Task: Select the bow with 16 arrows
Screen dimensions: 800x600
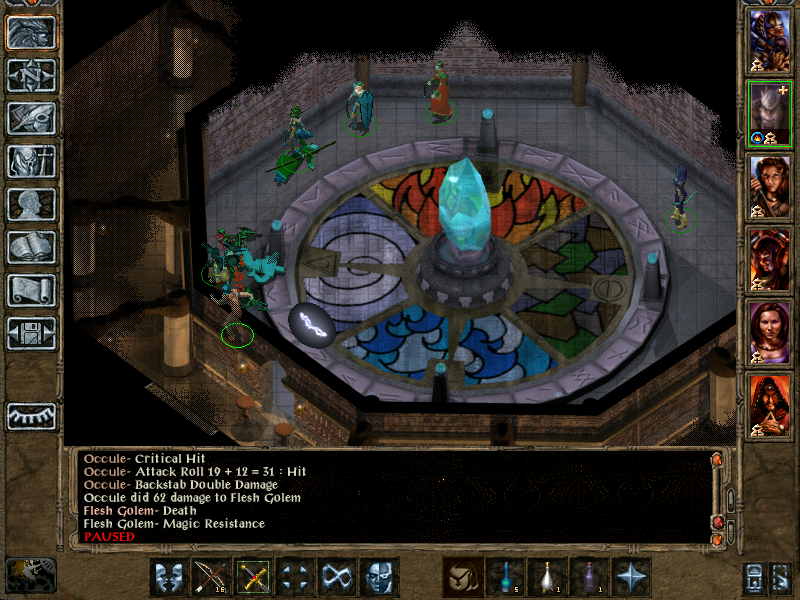Action: 211,577
